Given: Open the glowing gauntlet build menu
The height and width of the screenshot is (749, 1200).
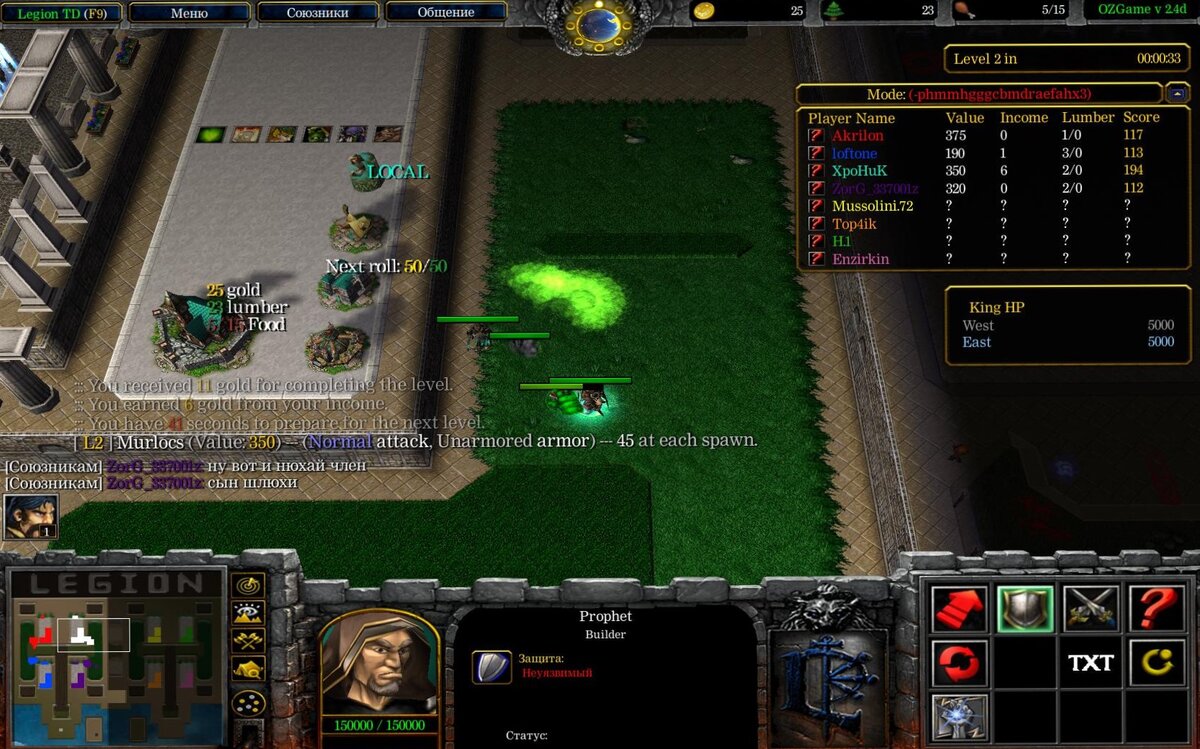Looking at the screenshot, I should click(x=960, y=718).
